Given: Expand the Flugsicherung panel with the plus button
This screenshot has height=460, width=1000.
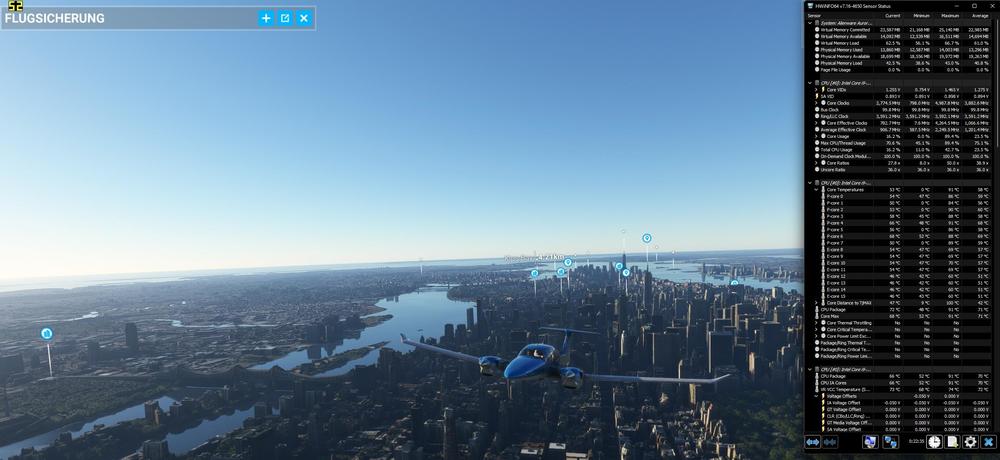Looking at the screenshot, I should click(x=265, y=18).
